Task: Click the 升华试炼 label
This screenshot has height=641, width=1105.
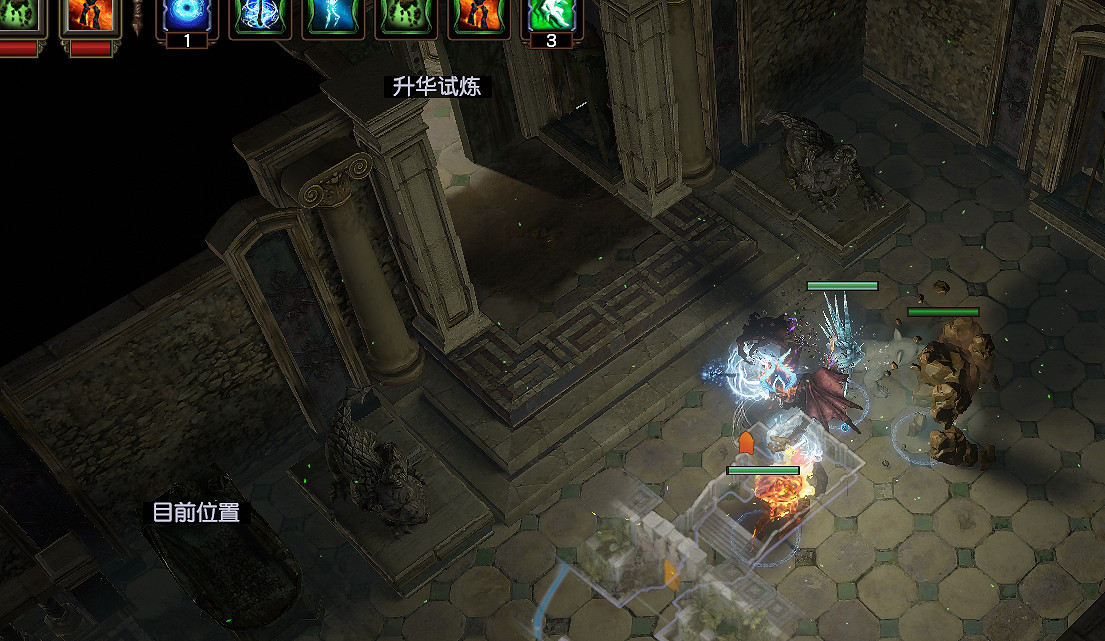Action: [437, 87]
